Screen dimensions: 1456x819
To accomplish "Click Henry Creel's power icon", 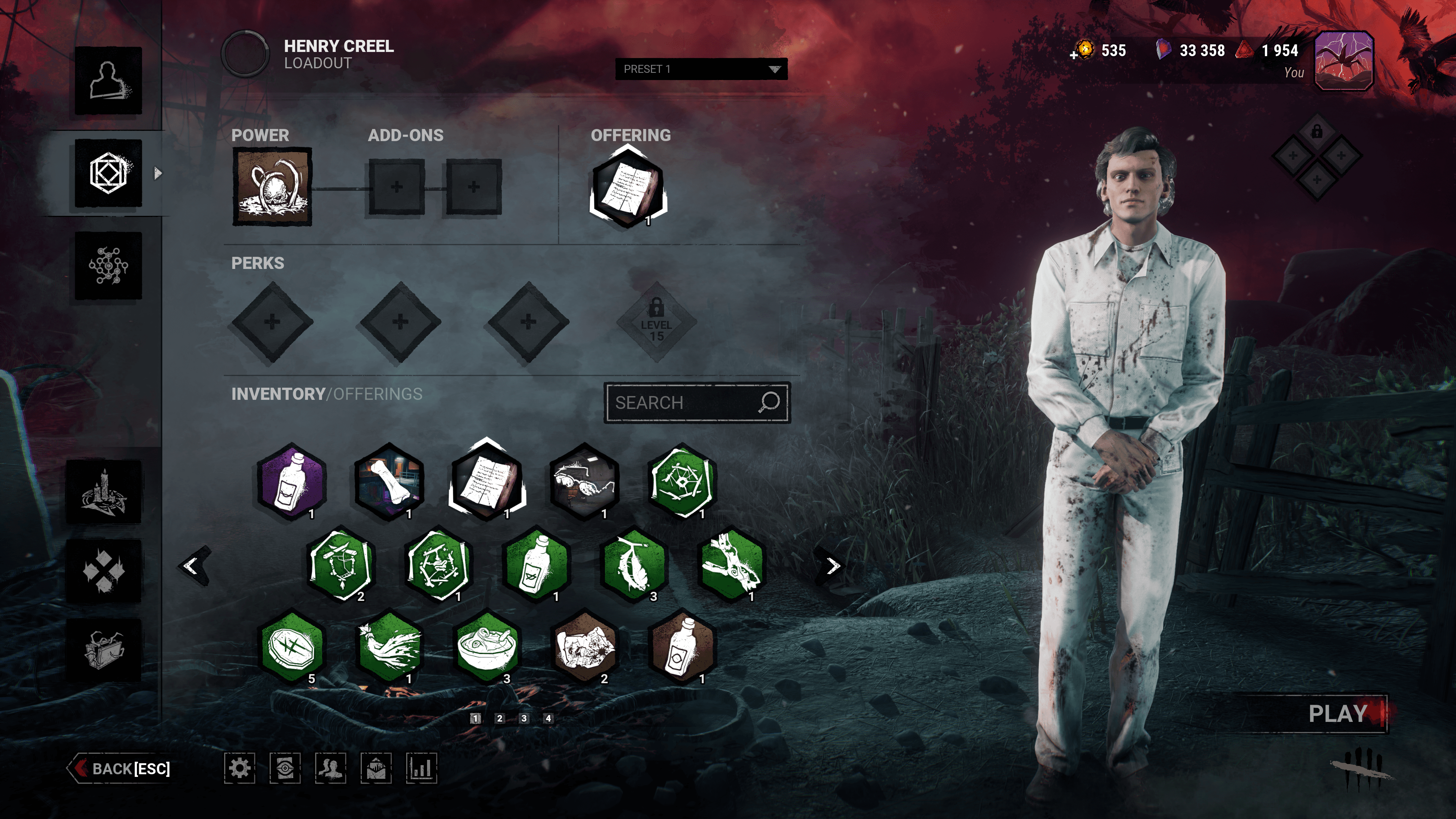I will click(272, 187).
